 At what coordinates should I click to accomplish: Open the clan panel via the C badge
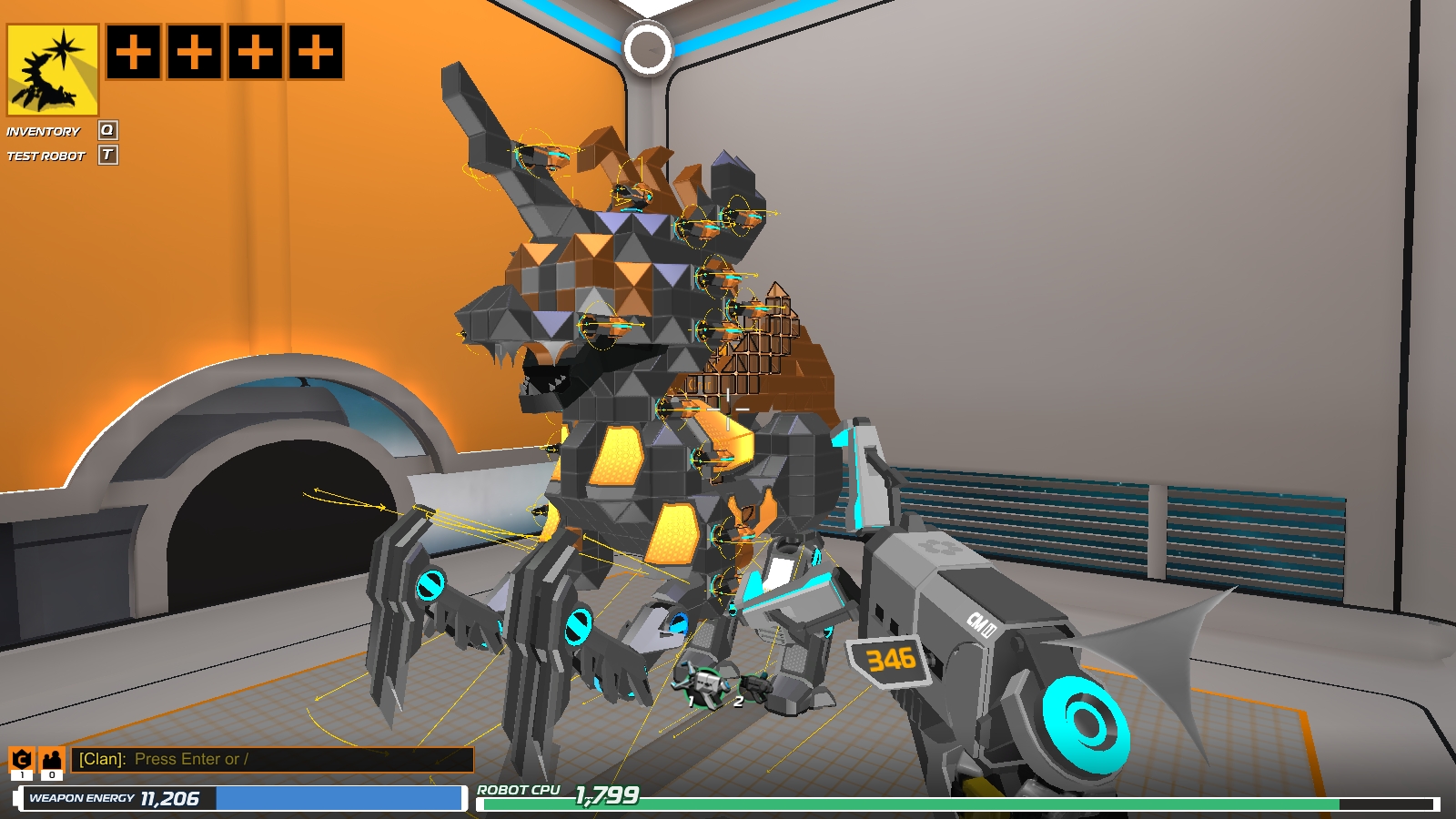[x=21, y=757]
